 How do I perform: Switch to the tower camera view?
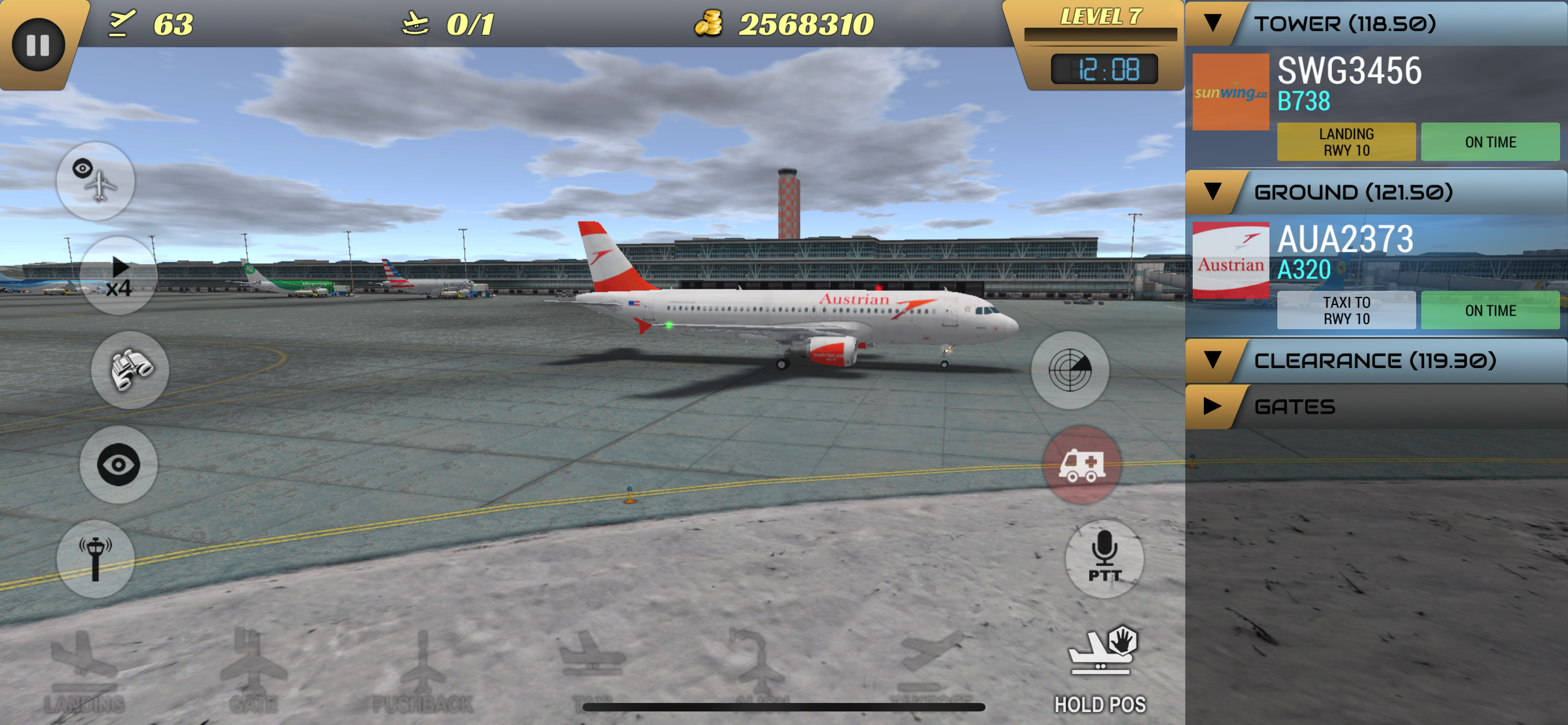[x=95, y=558]
